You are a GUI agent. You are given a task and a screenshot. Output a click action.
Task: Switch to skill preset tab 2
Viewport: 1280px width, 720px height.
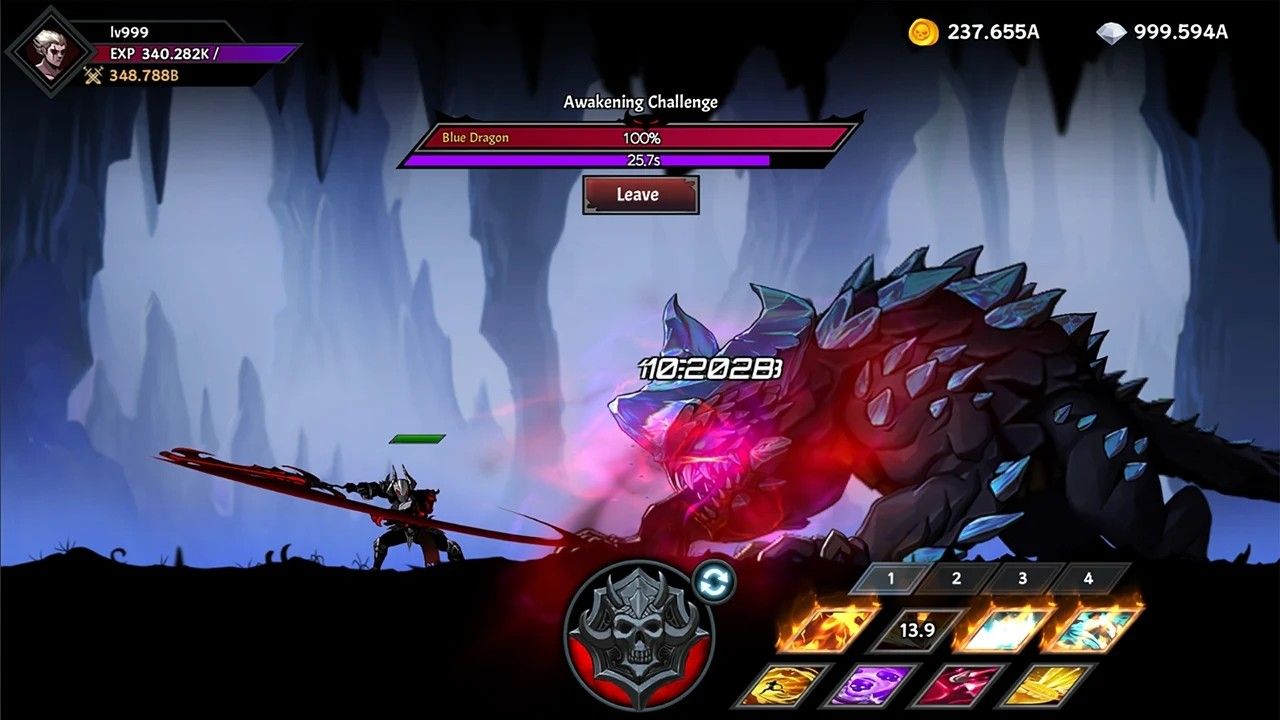(956, 578)
